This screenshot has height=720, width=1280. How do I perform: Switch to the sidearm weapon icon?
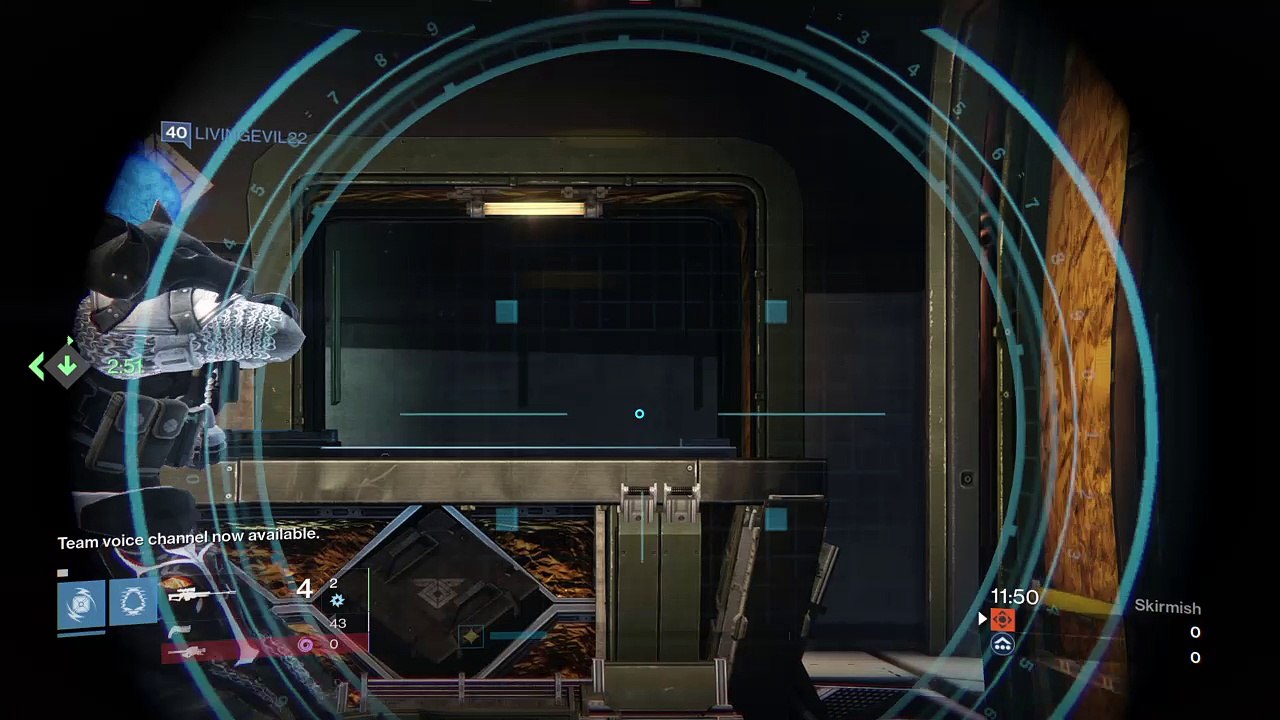coord(180,628)
